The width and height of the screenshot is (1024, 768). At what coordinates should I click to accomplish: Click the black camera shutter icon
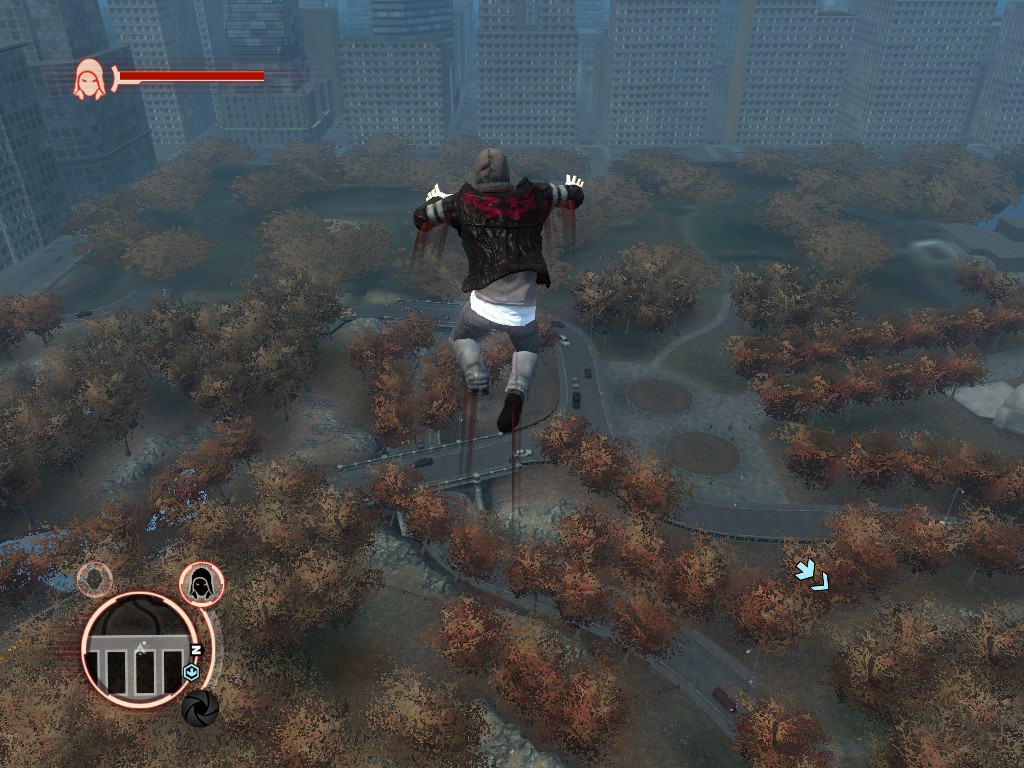tap(200, 707)
